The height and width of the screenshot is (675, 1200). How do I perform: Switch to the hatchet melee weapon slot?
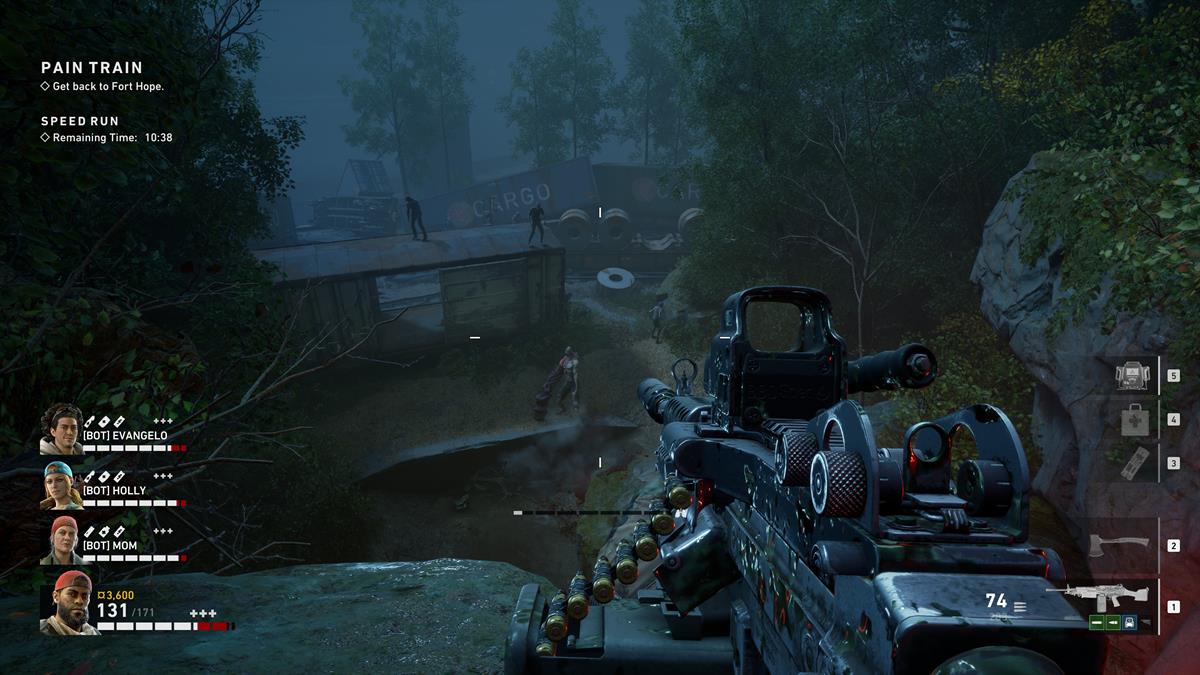pyautogui.click(x=1118, y=546)
